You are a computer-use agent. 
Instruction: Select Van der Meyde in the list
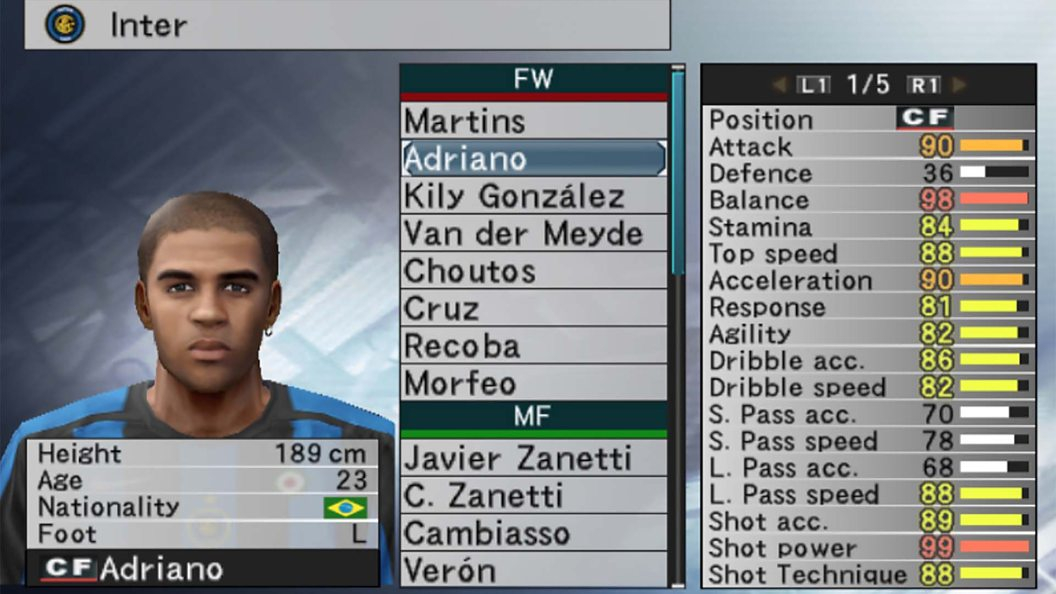click(x=533, y=233)
